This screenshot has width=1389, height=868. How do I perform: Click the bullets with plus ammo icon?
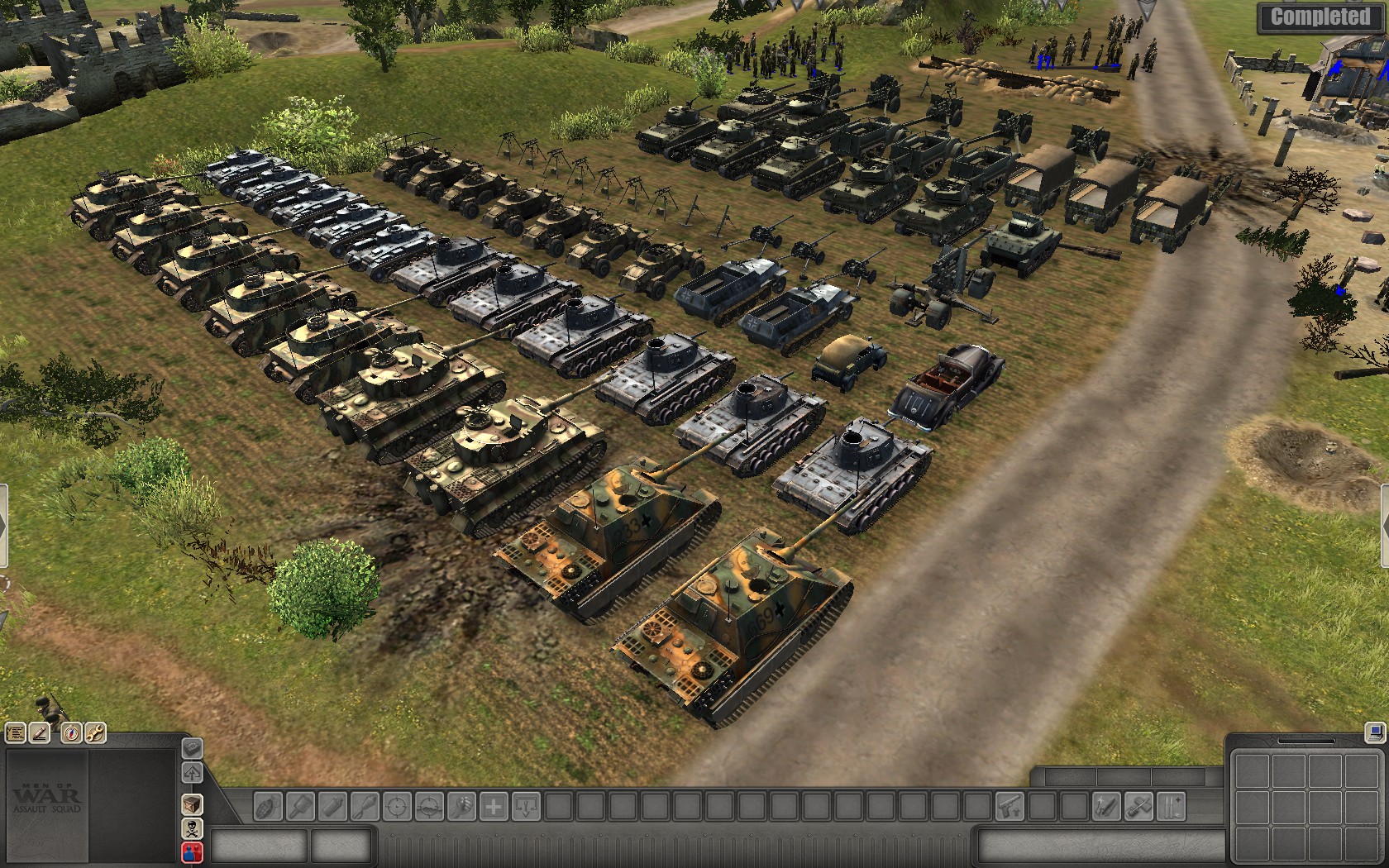pos(1171,806)
